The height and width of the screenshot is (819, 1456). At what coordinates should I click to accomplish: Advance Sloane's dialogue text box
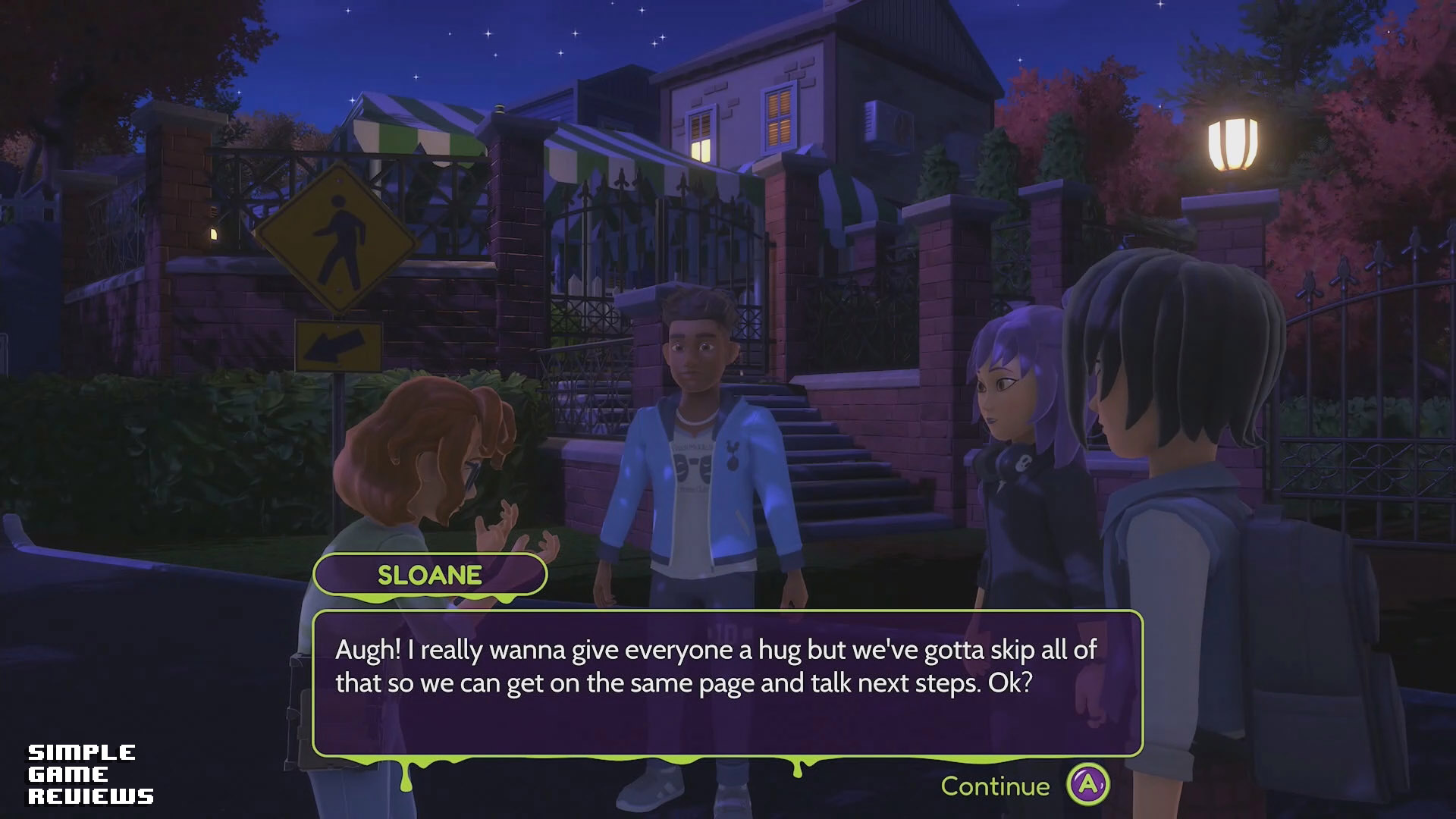pyautogui.click(x=726, y=682)
